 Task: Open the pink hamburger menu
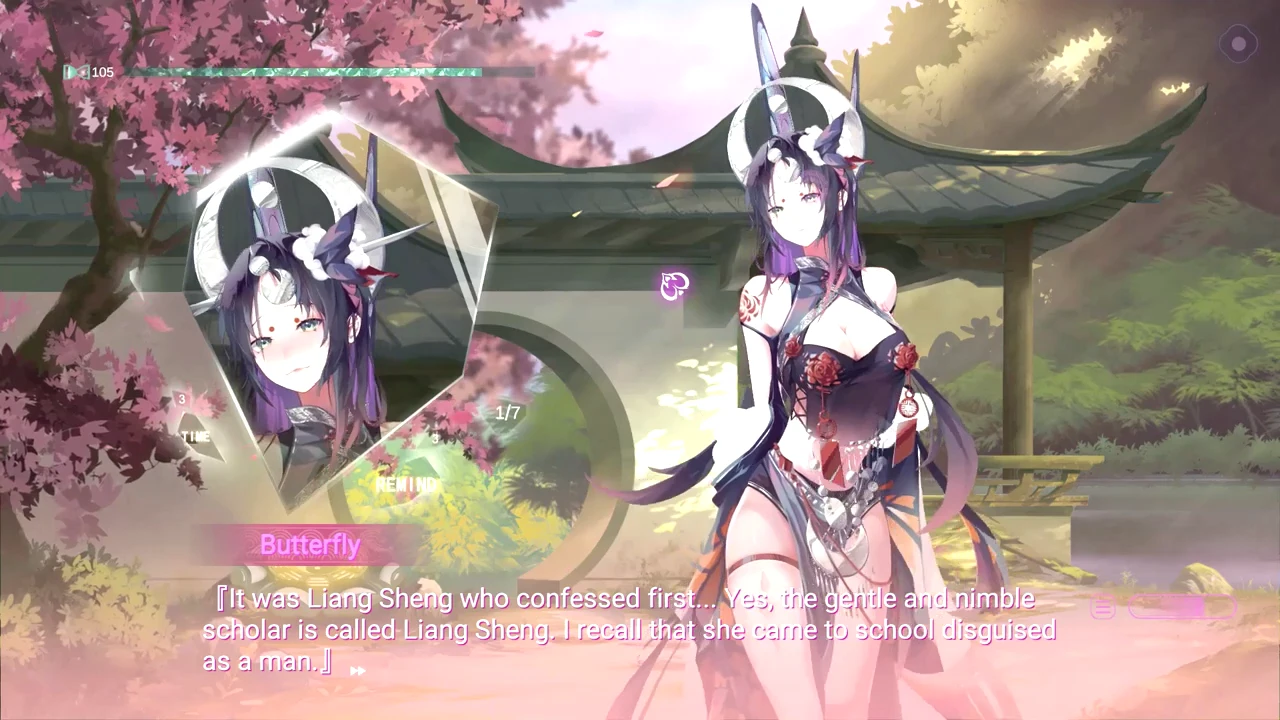point(1103,608)
